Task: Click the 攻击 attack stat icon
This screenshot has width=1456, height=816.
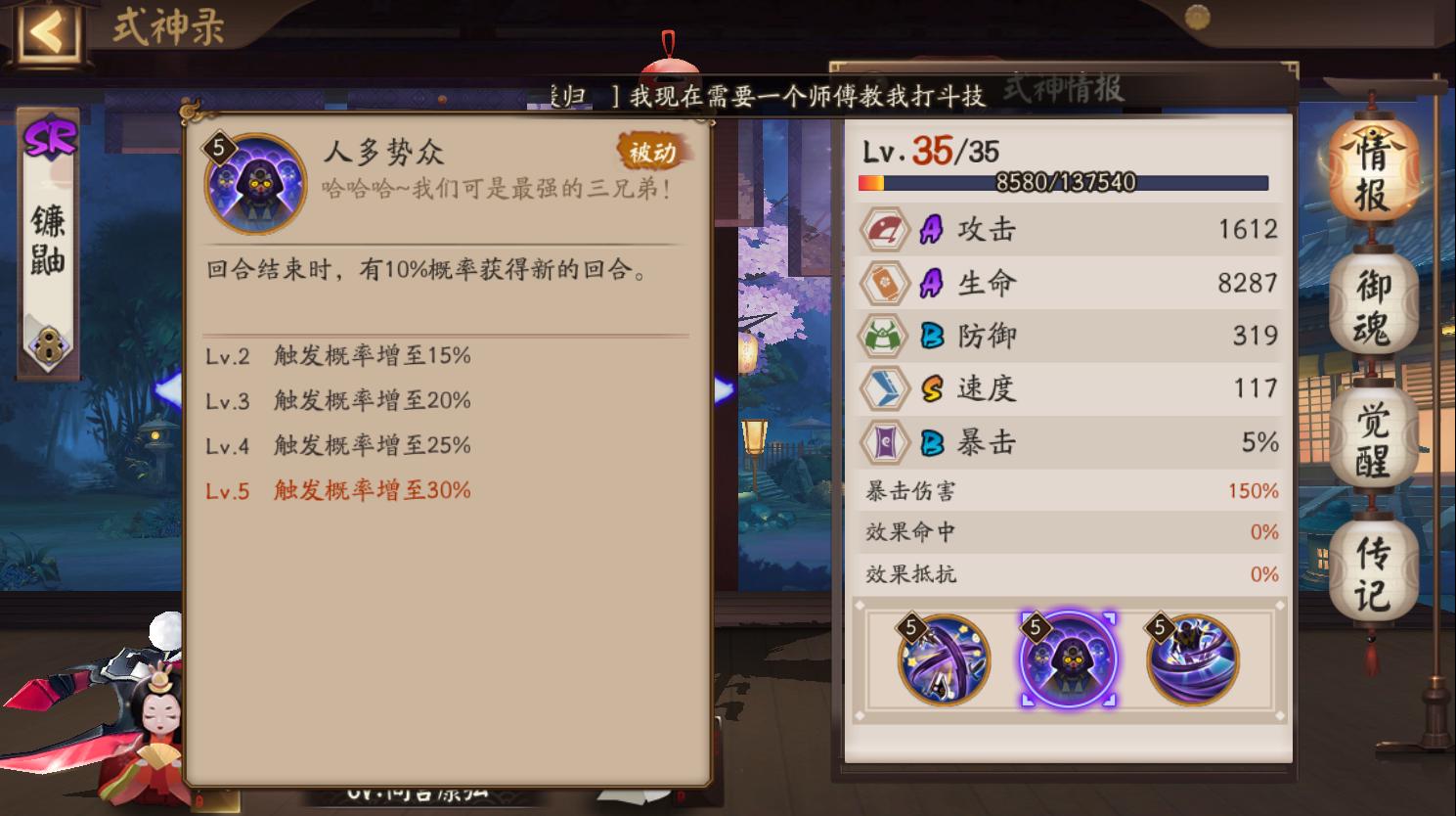Action: pyautogui.click(x=884, y=228)
